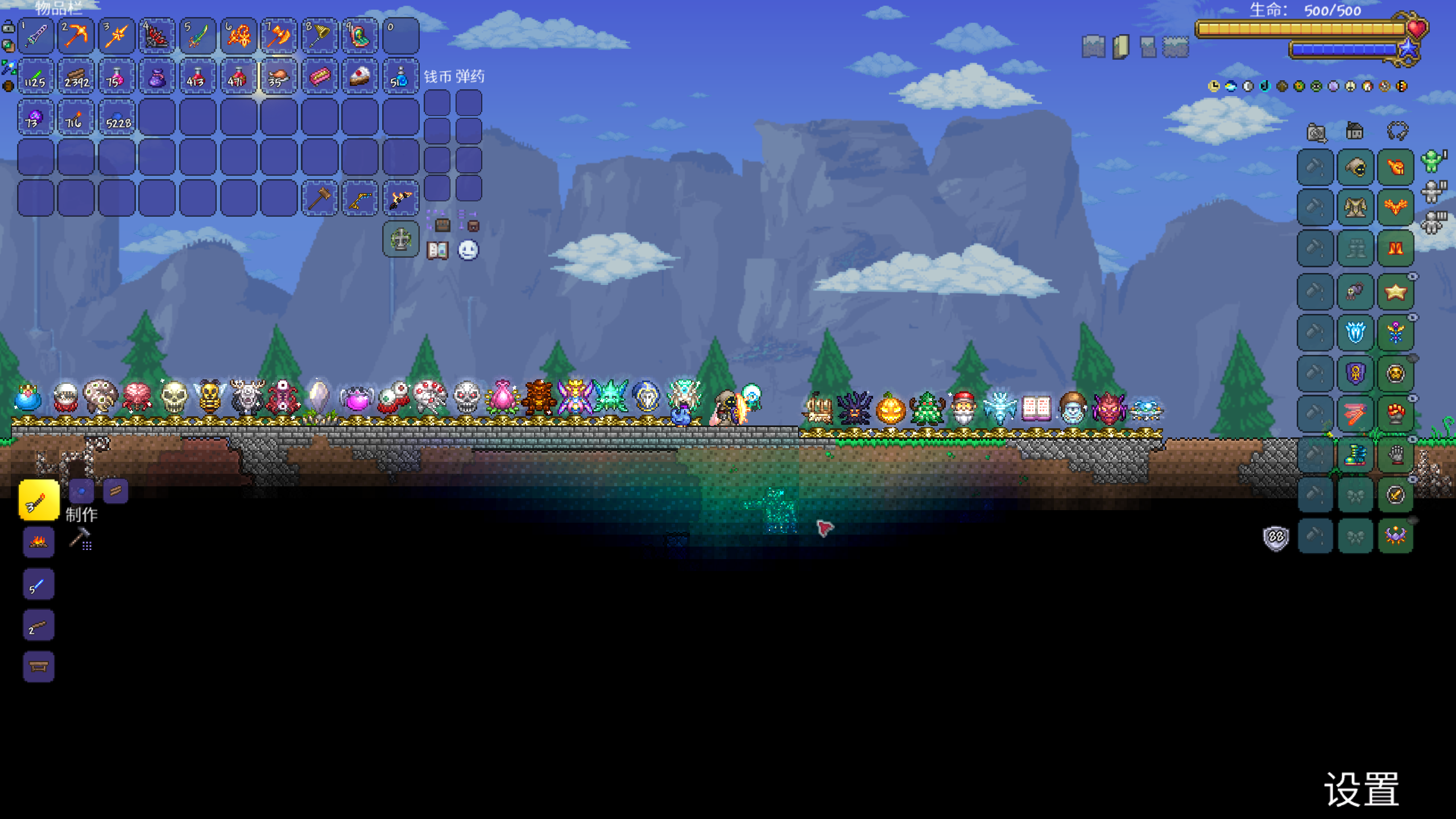The image size is (1456, 819).
Task: Open camera mode icon above equipment
Action: click(x=1316, y=133)
